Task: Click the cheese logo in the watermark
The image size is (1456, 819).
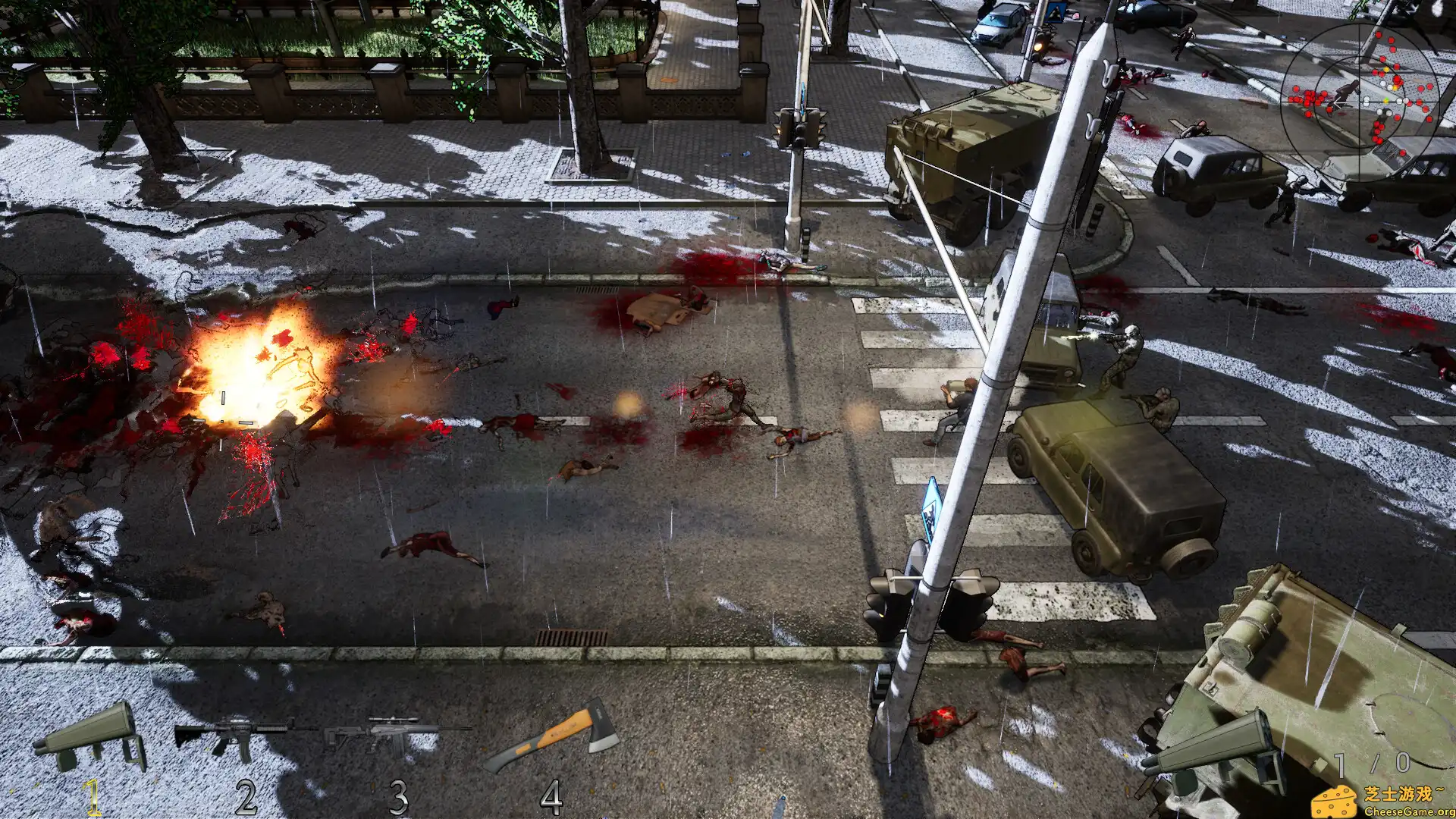Action: [x=1335, y=802]
